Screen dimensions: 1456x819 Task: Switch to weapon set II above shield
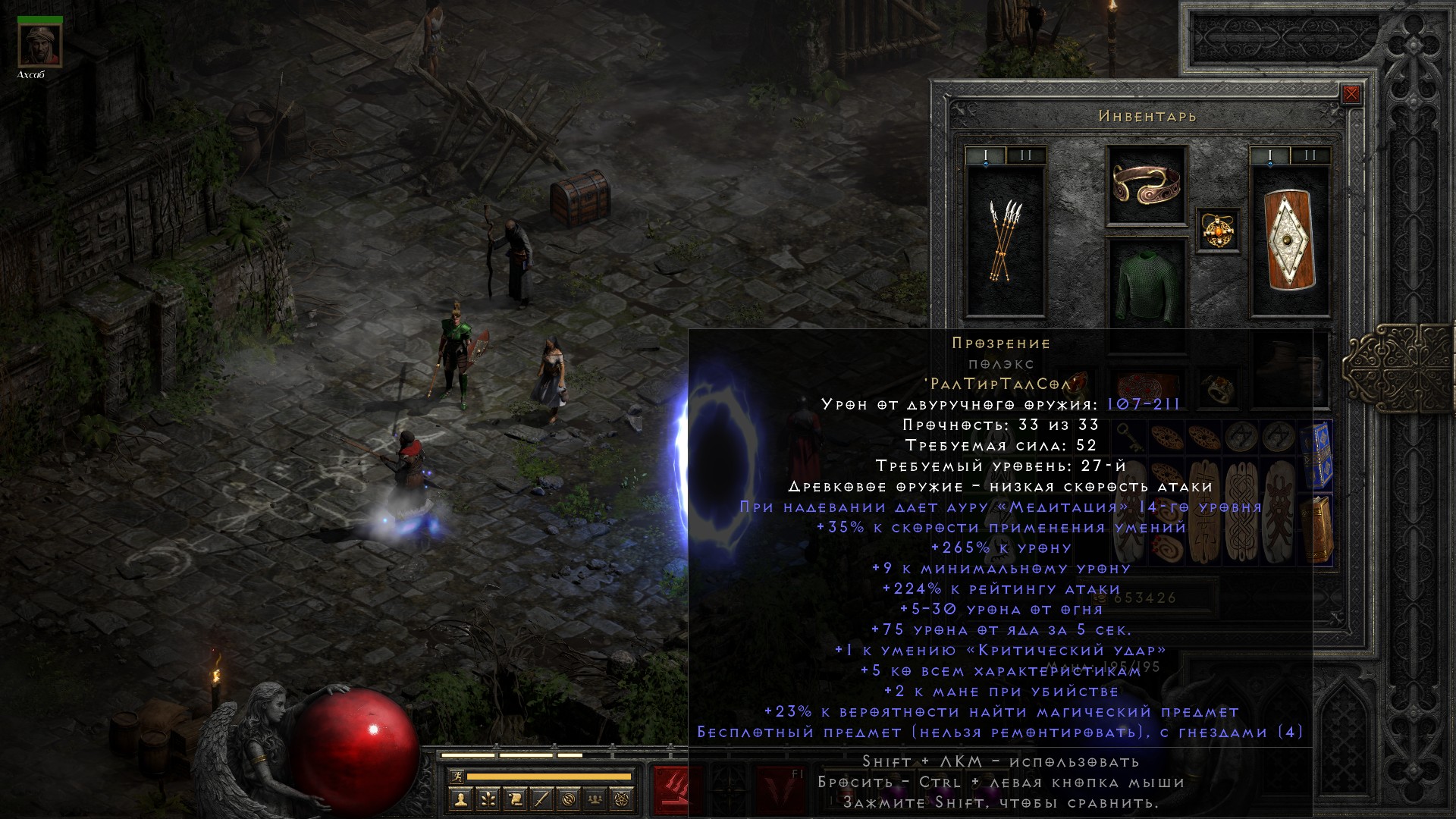click(x=1310, y=156)
